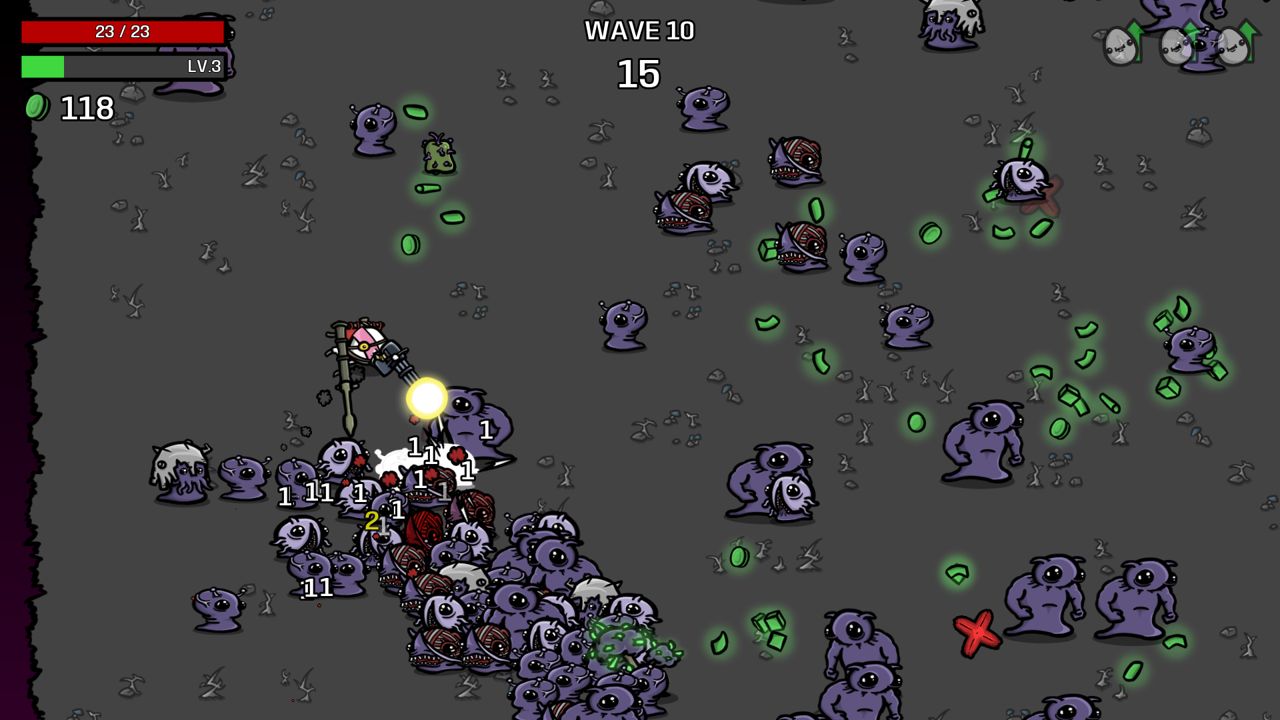The height and width of the screenshot is (720, 1280).
Task: Click the yellow 2 damage number
Action: [x=372, y=519]
